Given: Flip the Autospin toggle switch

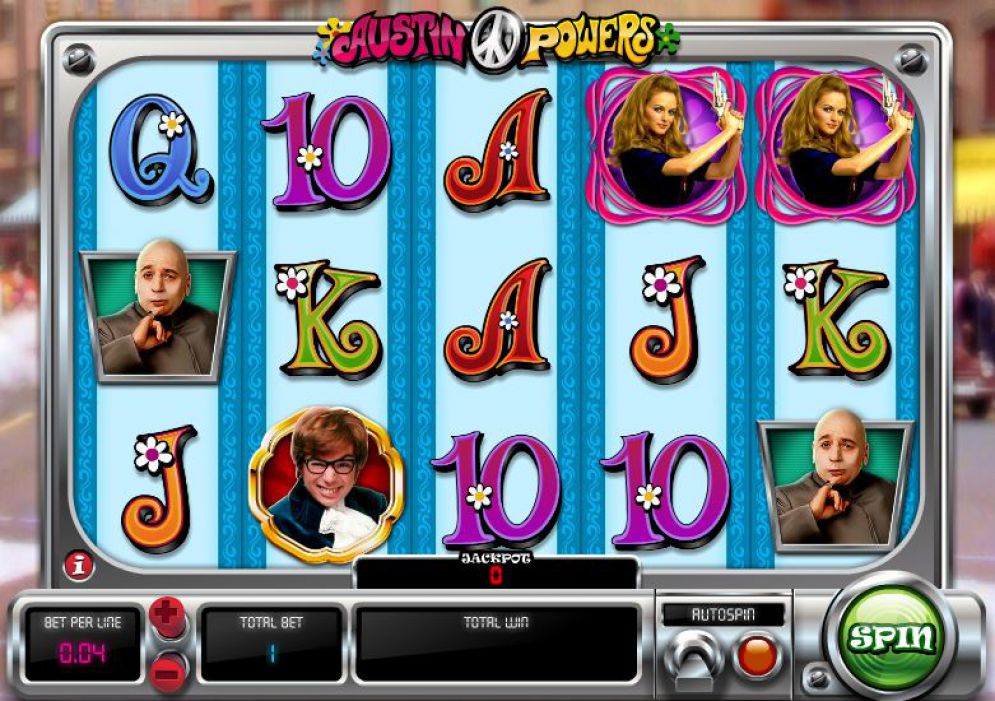Looking at the screenshot, I should click(696, 657).
